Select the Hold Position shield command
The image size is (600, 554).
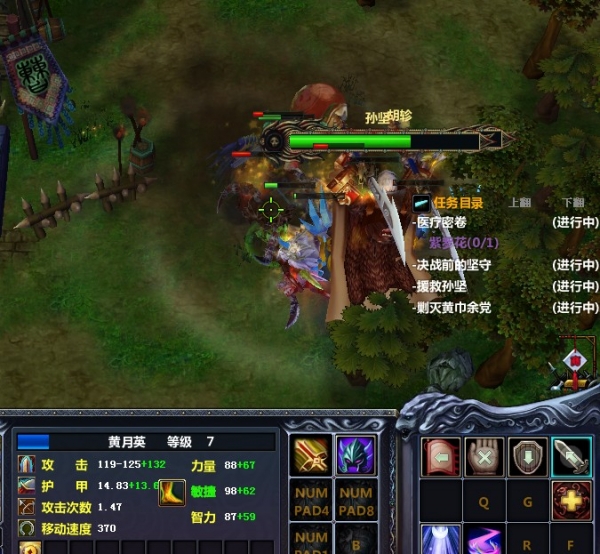point(528,456)
